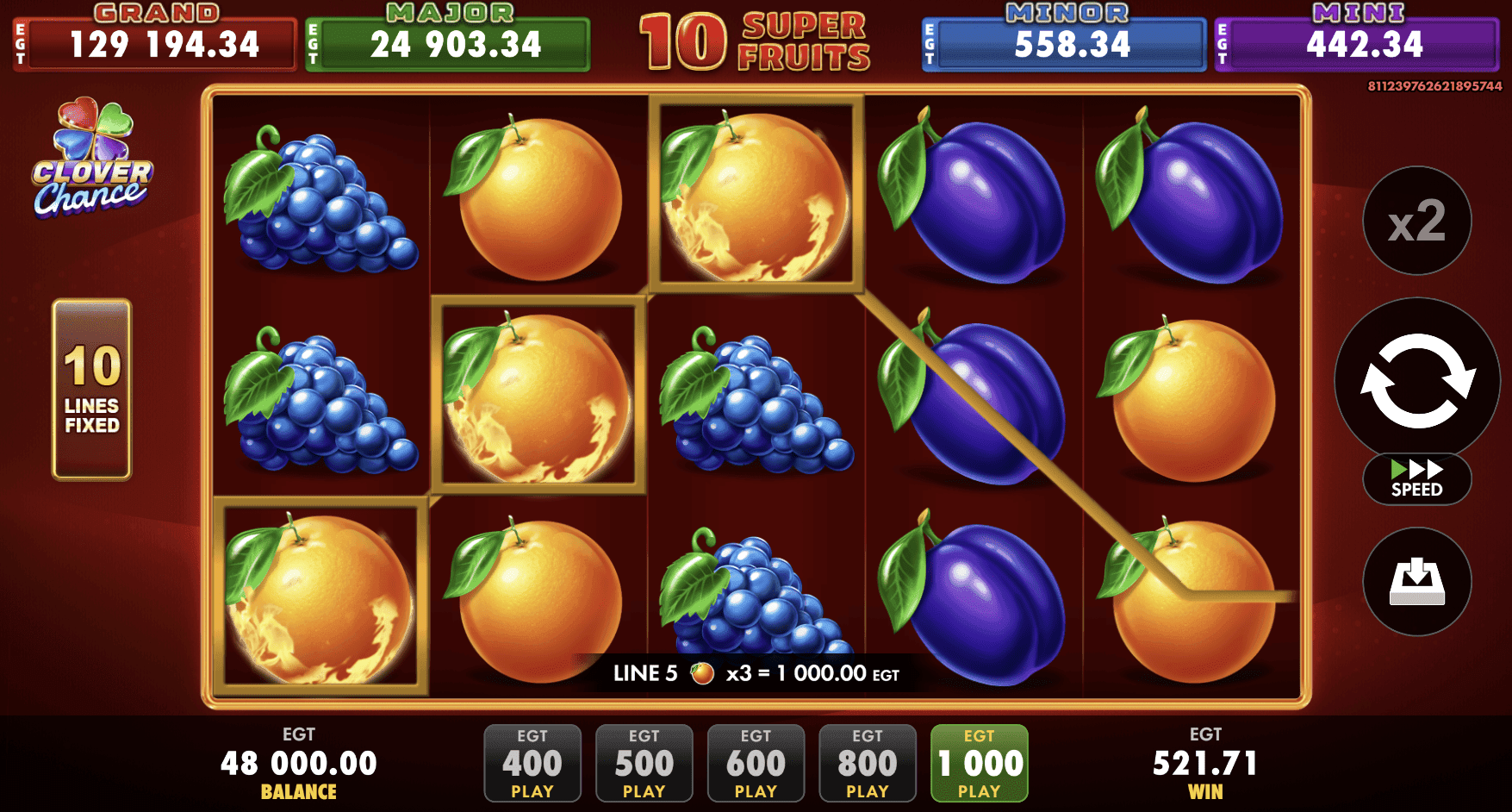Click the 600 PLAY stake selector

tap(756, 763)
